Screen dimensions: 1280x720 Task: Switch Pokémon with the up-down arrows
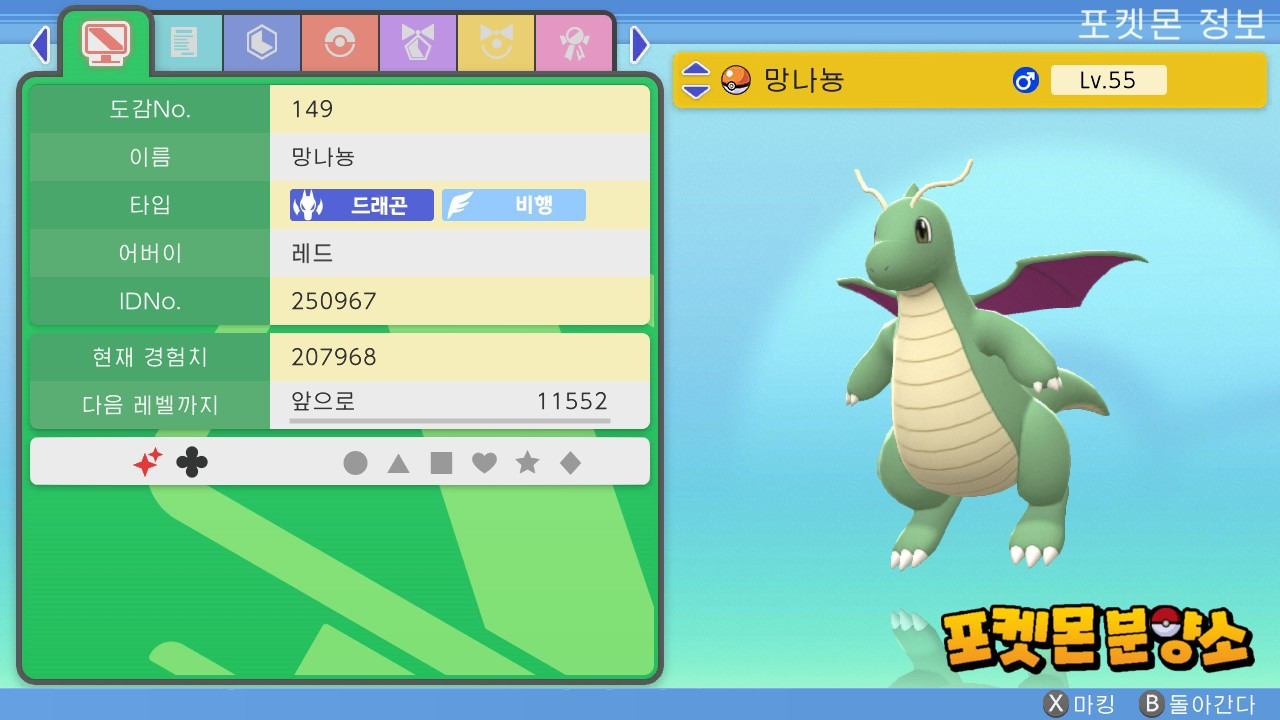(x=696, y=80)
